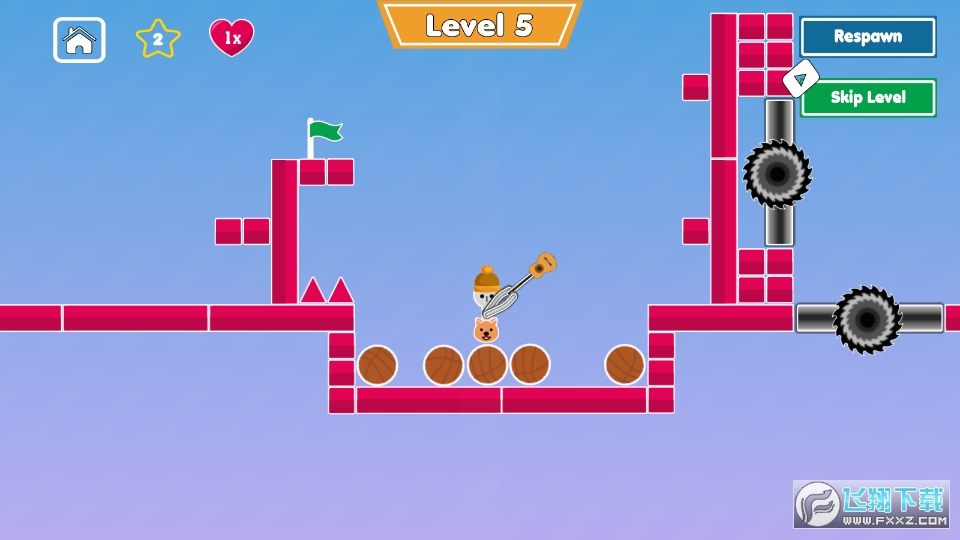This screenshot has height=540, width=960.
Task: Click the Respawn button
Action: coord(867,37)
